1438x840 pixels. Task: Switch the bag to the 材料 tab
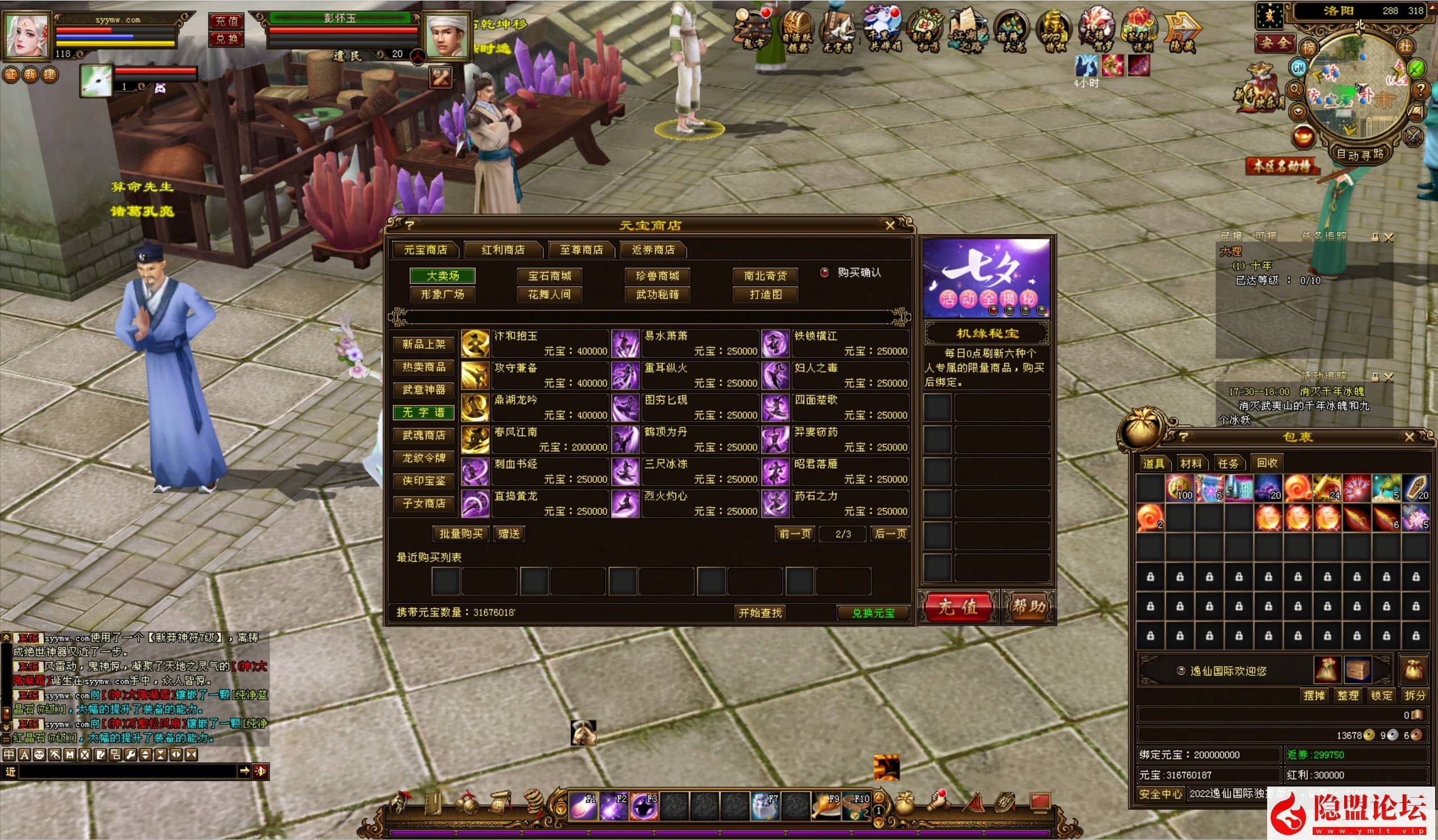pos(1190,464)
